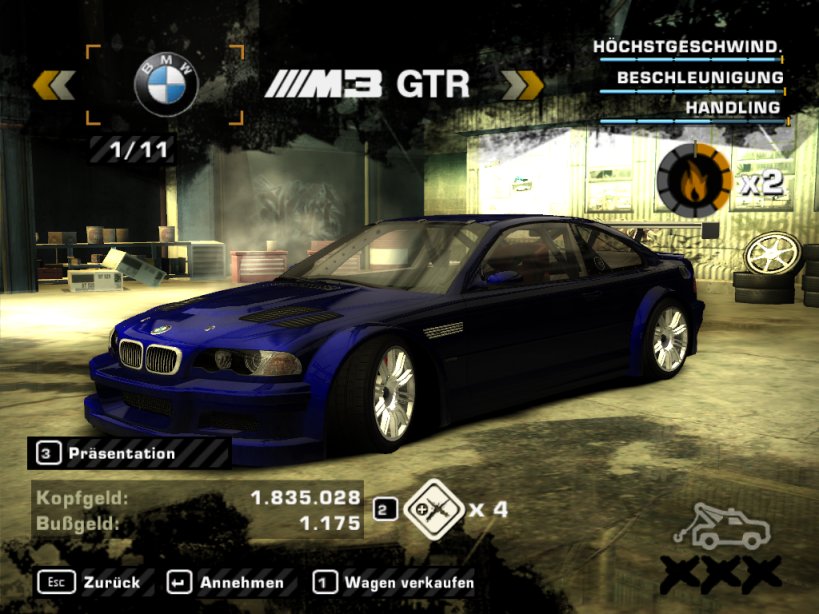Screen dimensions: 819x614
Task: Go back with the Zurück button
Action: point(90,581)
